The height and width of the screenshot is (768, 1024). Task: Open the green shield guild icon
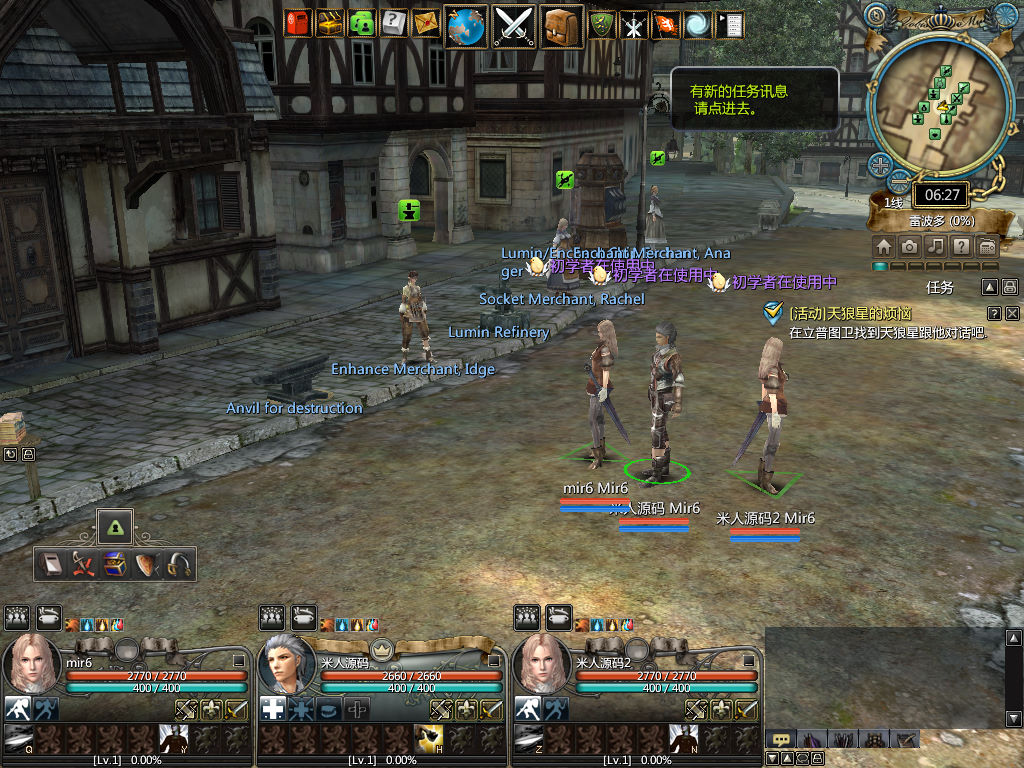coord(602,25)
